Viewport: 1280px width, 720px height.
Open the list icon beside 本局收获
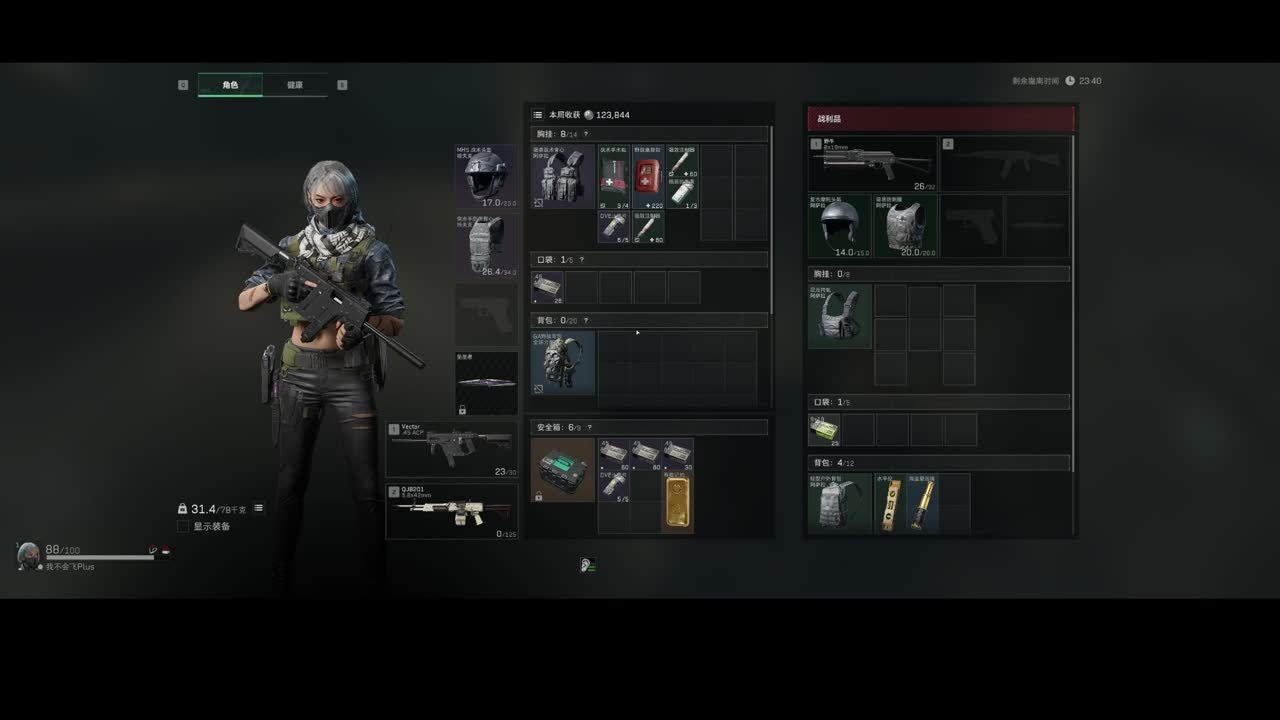[538, 115]
